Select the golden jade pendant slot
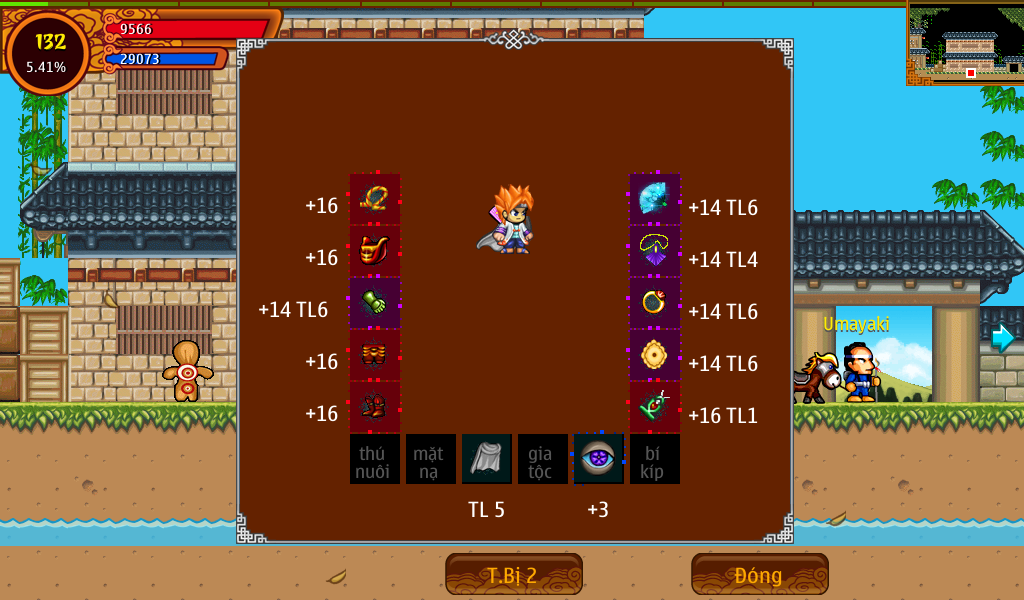The image size is (1024, 600). (655, 356)
